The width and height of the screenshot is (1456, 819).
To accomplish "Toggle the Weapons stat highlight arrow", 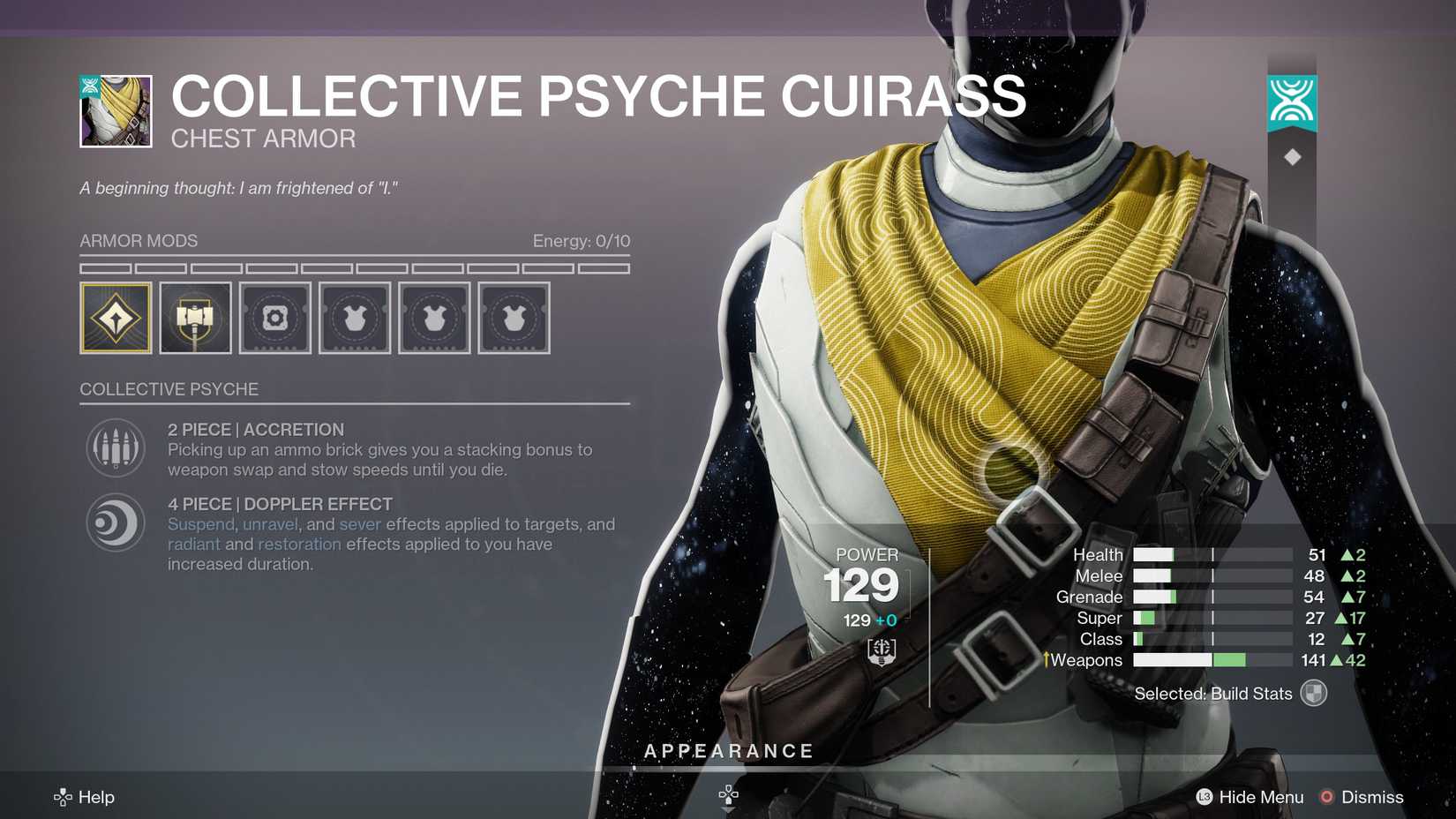I will click(x=1047, y=659).
